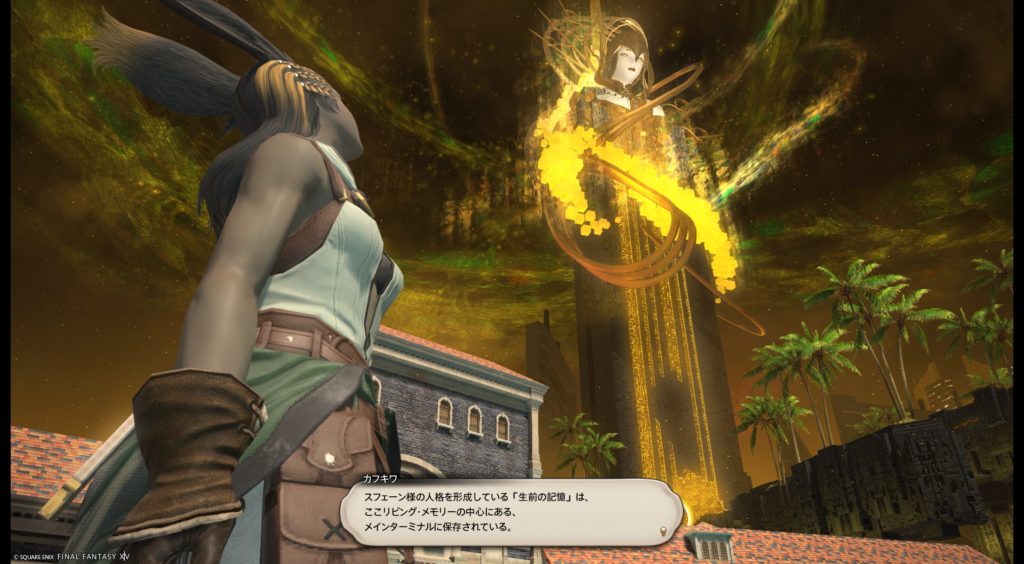Advance the カフキワ dialogue box
Image resolution: width=1024 pixels, height=564 pixels.
(510, 511)
